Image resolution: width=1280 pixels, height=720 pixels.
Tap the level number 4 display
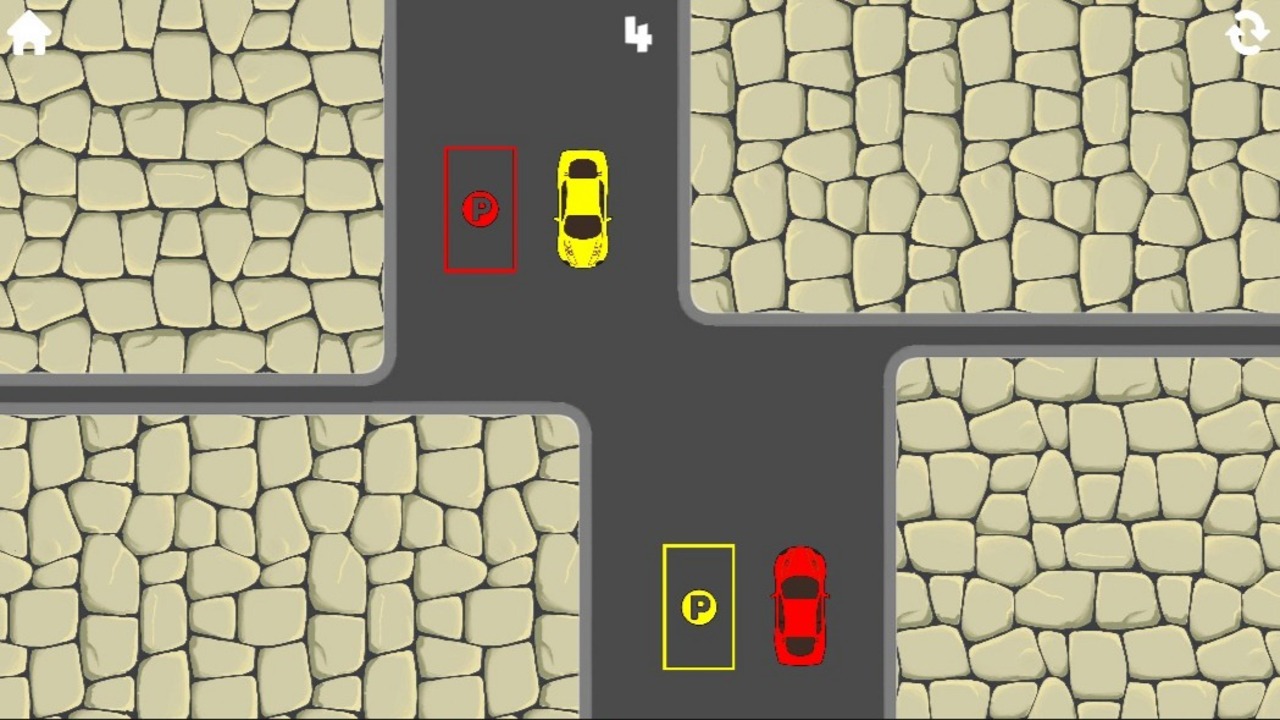[x=637, y=34]
